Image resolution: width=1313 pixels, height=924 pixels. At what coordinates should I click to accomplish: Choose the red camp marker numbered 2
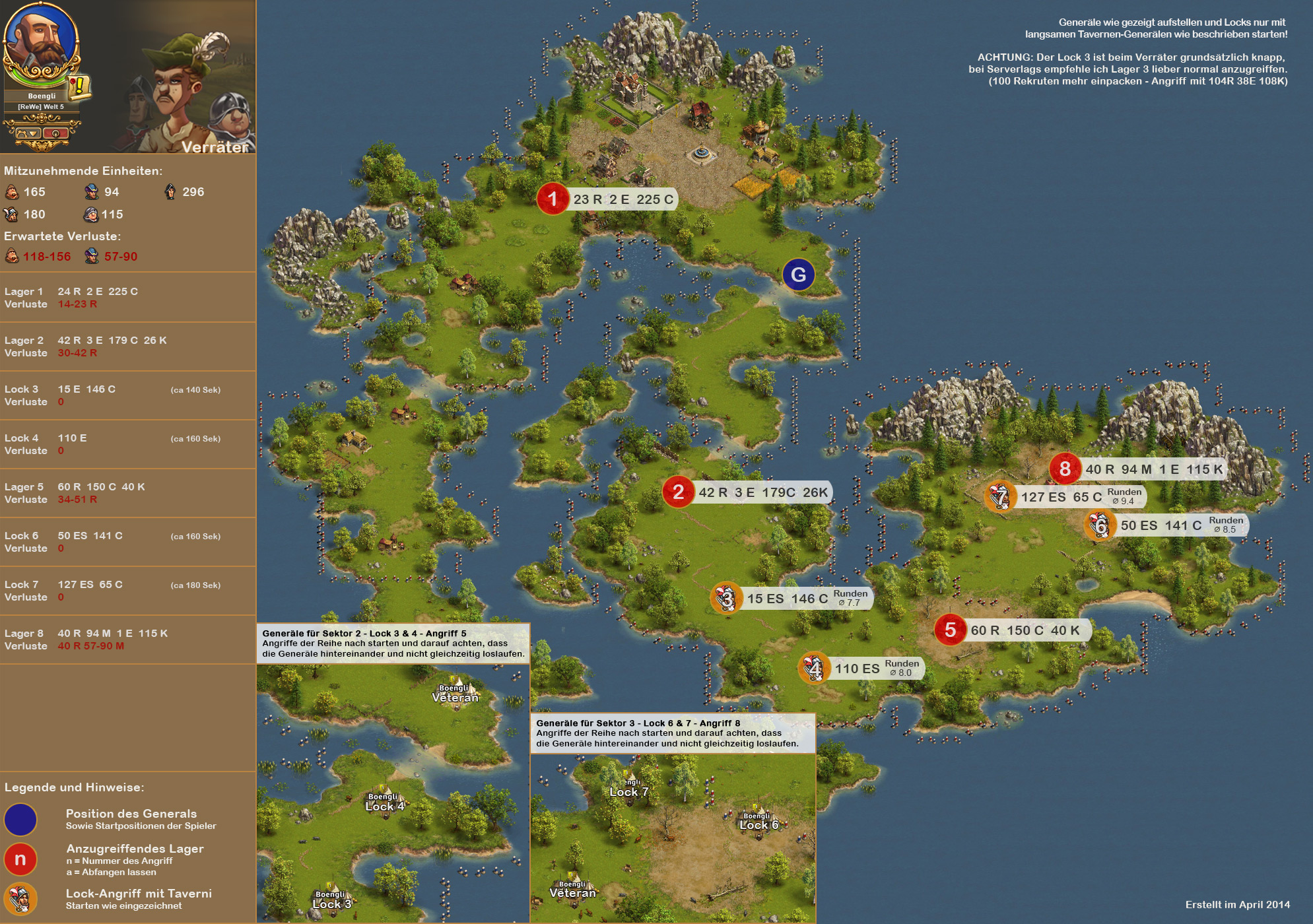(678, 492)
